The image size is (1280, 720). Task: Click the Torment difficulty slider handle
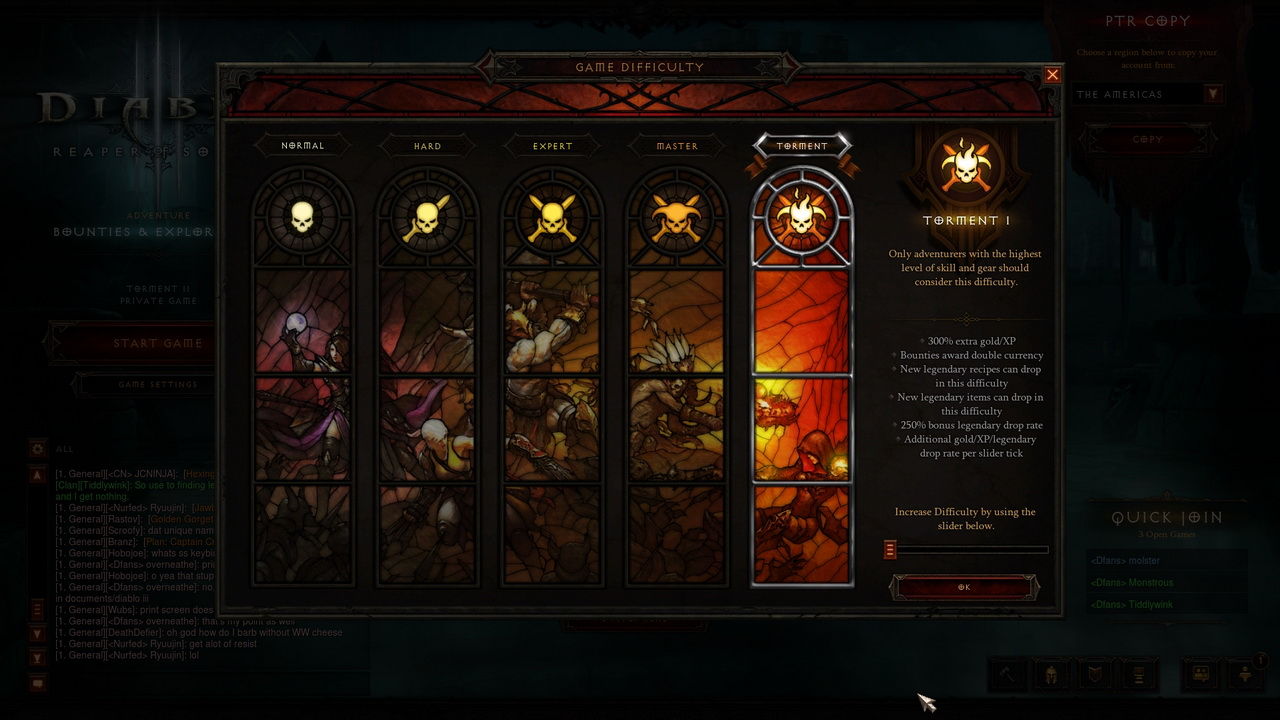890,549
